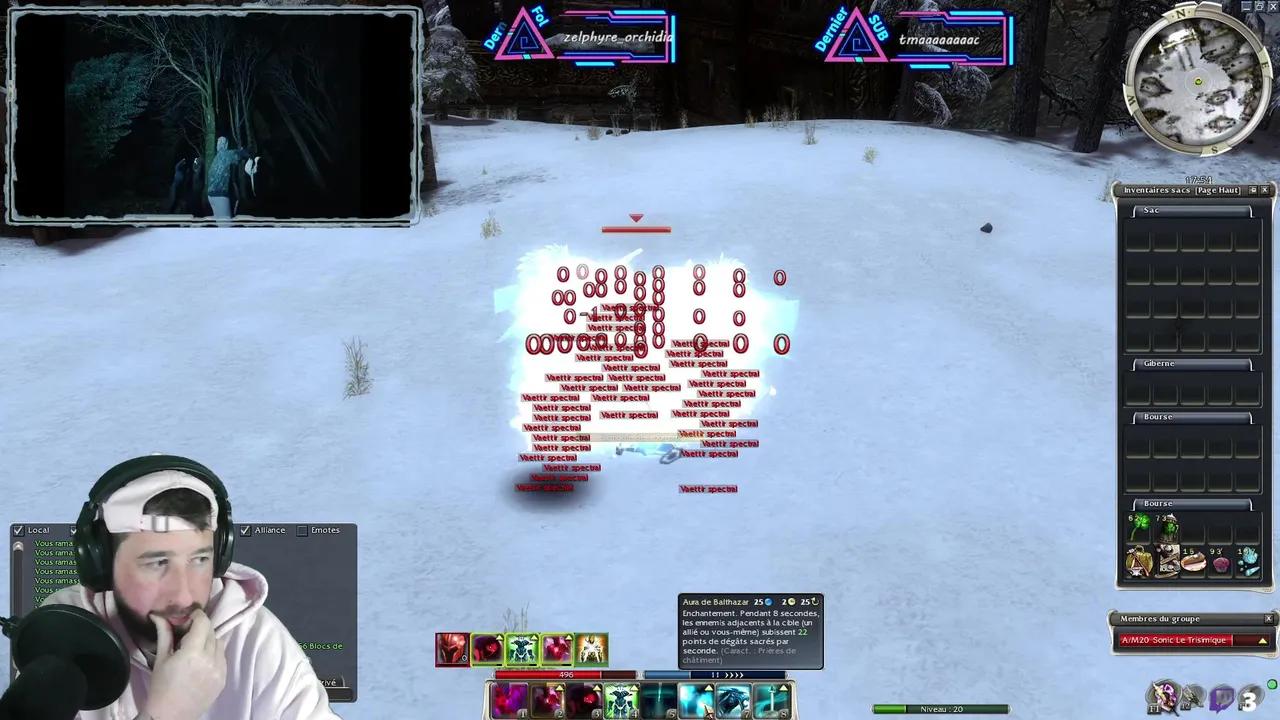This screenshot has width=1280, height=720.
Task: Cast the green skill in slot 4
Action: (621, 697)
